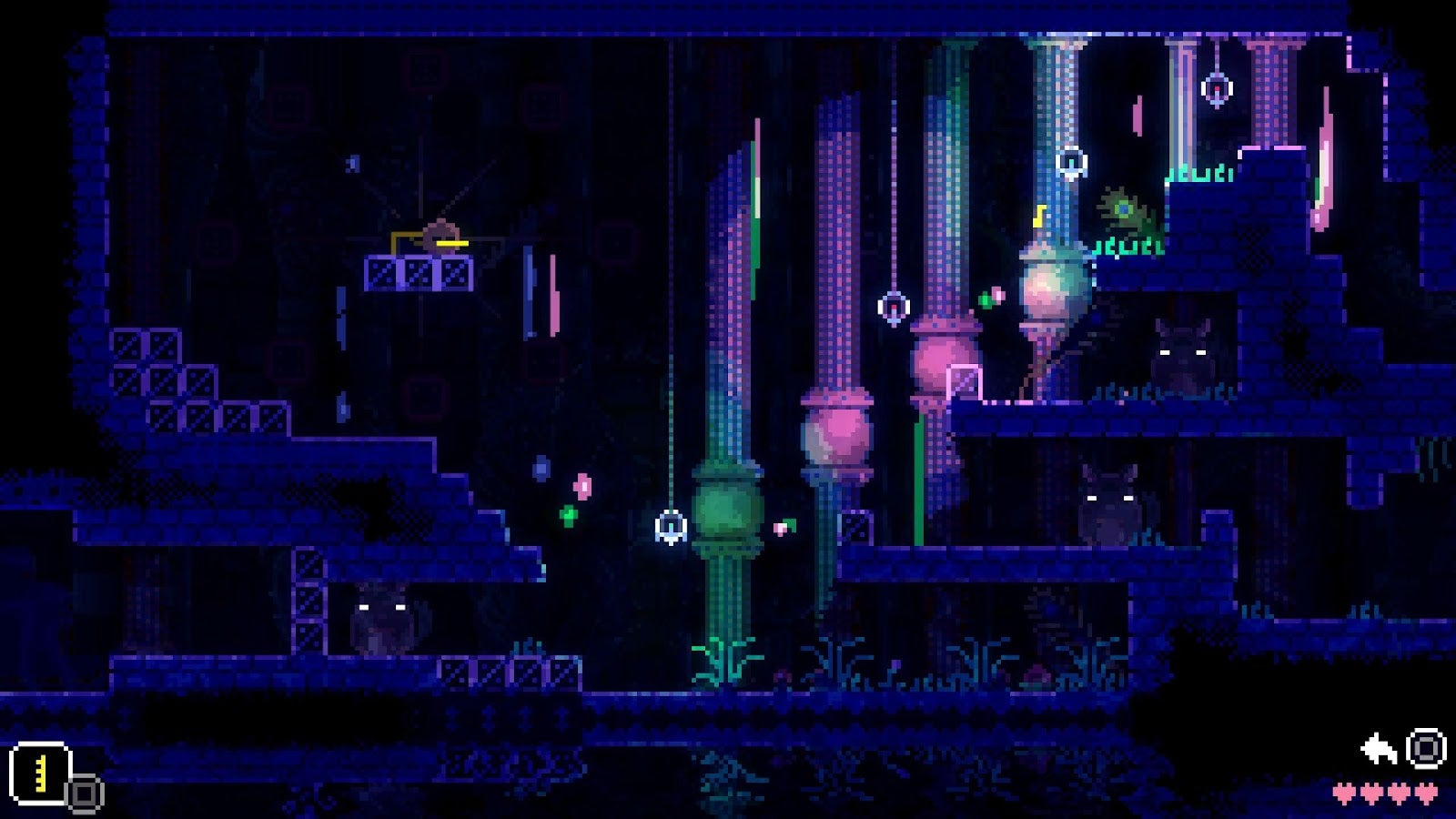Click the hanging ghost lantern ornament top right
The image size is (1456, 819).
(1216, 88)
